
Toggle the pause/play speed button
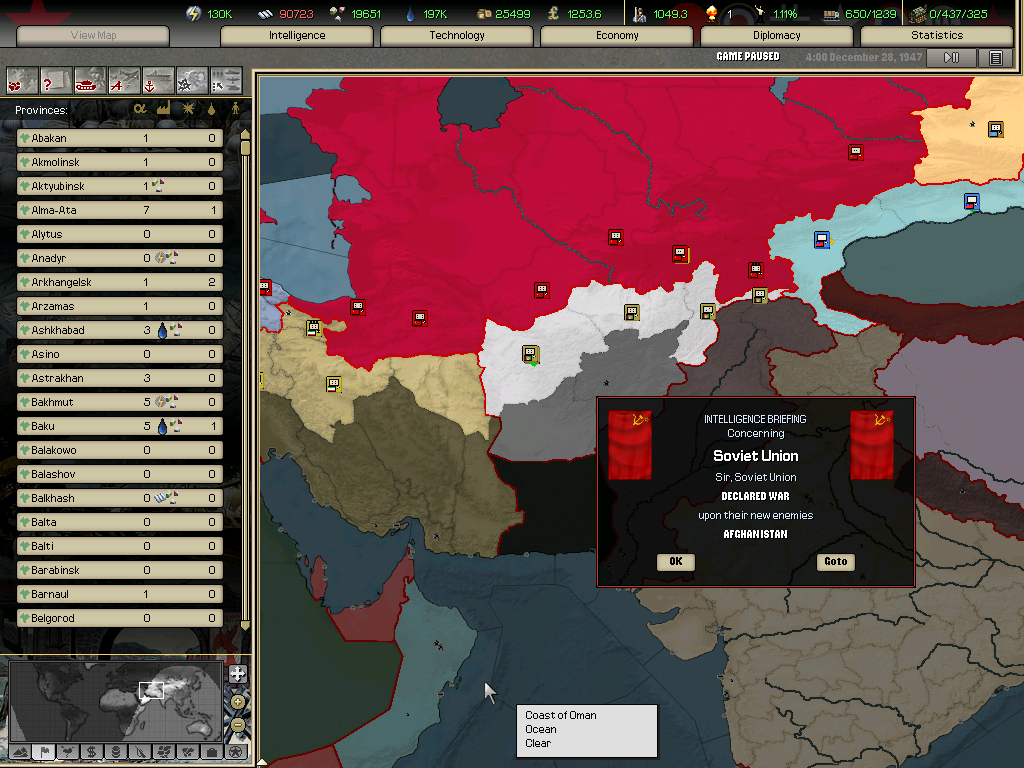[x=951, y=57]
